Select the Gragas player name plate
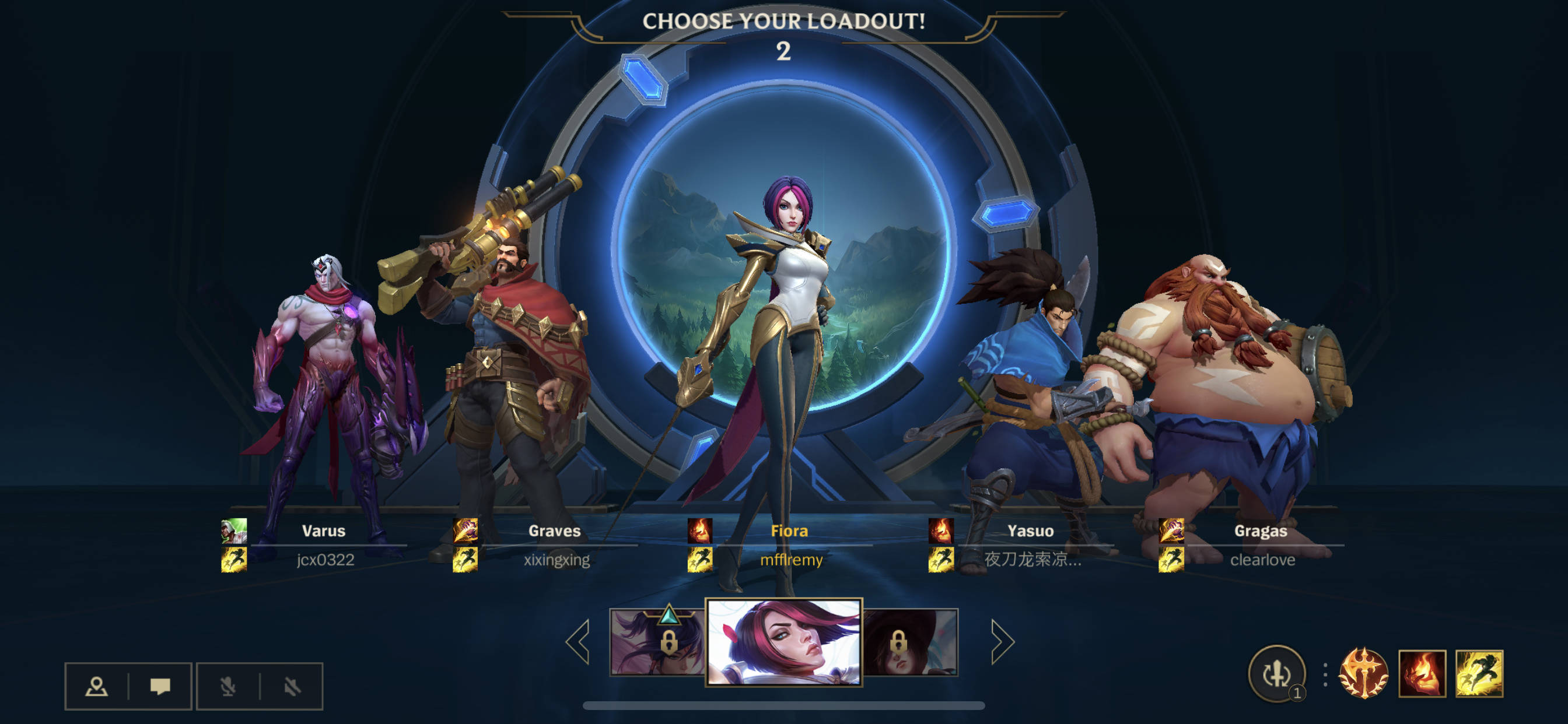 [1261, 545]
